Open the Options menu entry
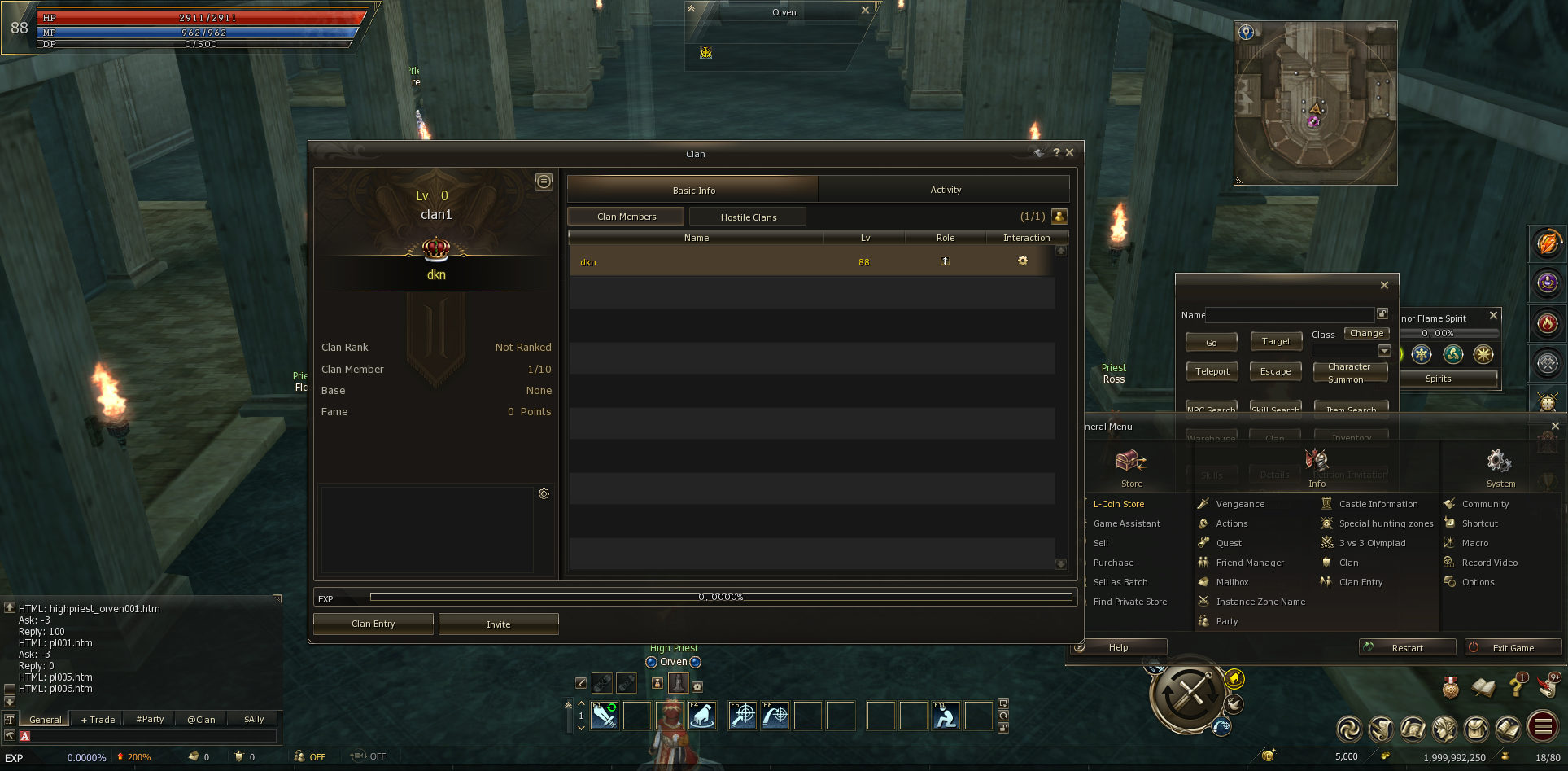This screenshot has width=1568, height=771. click(1478, 582)
